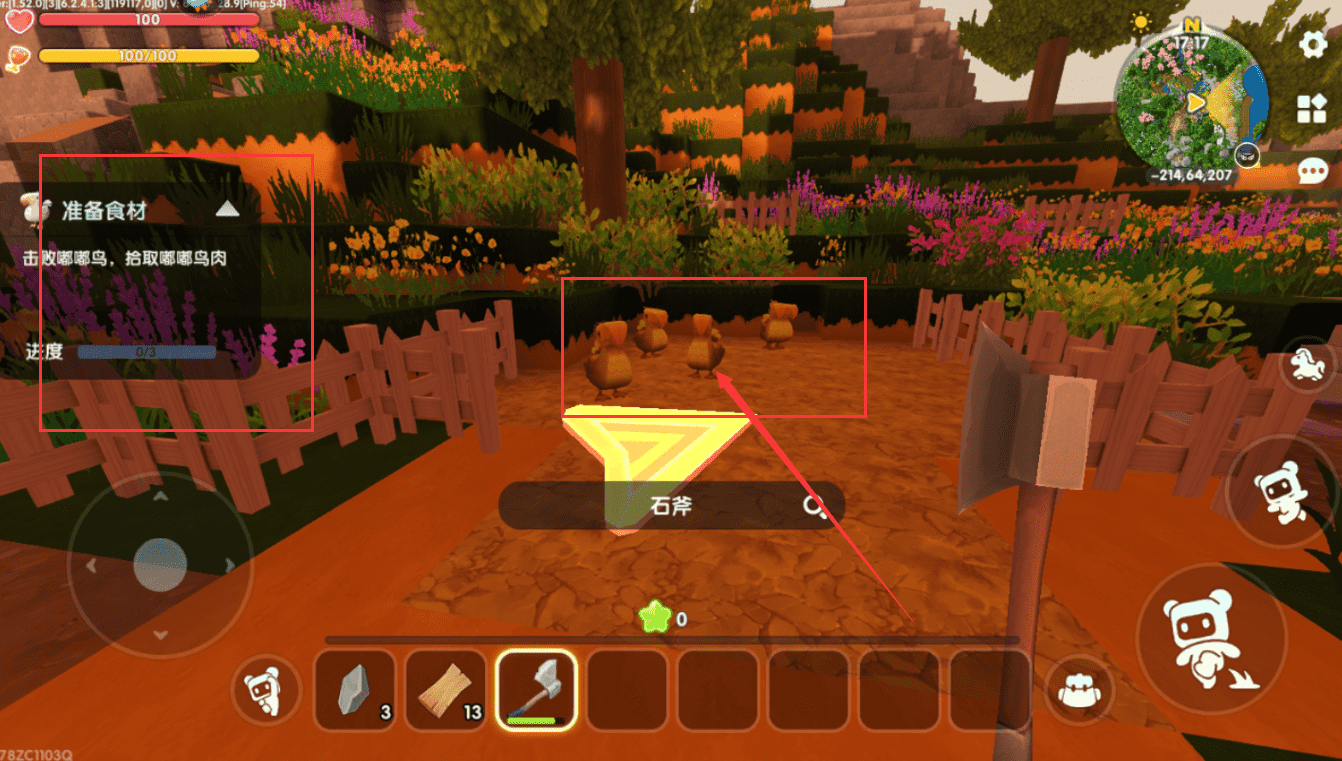Select the stone axe hotbar slot
This screenshot has width=1342, height=761.
(x=537, y=691)
